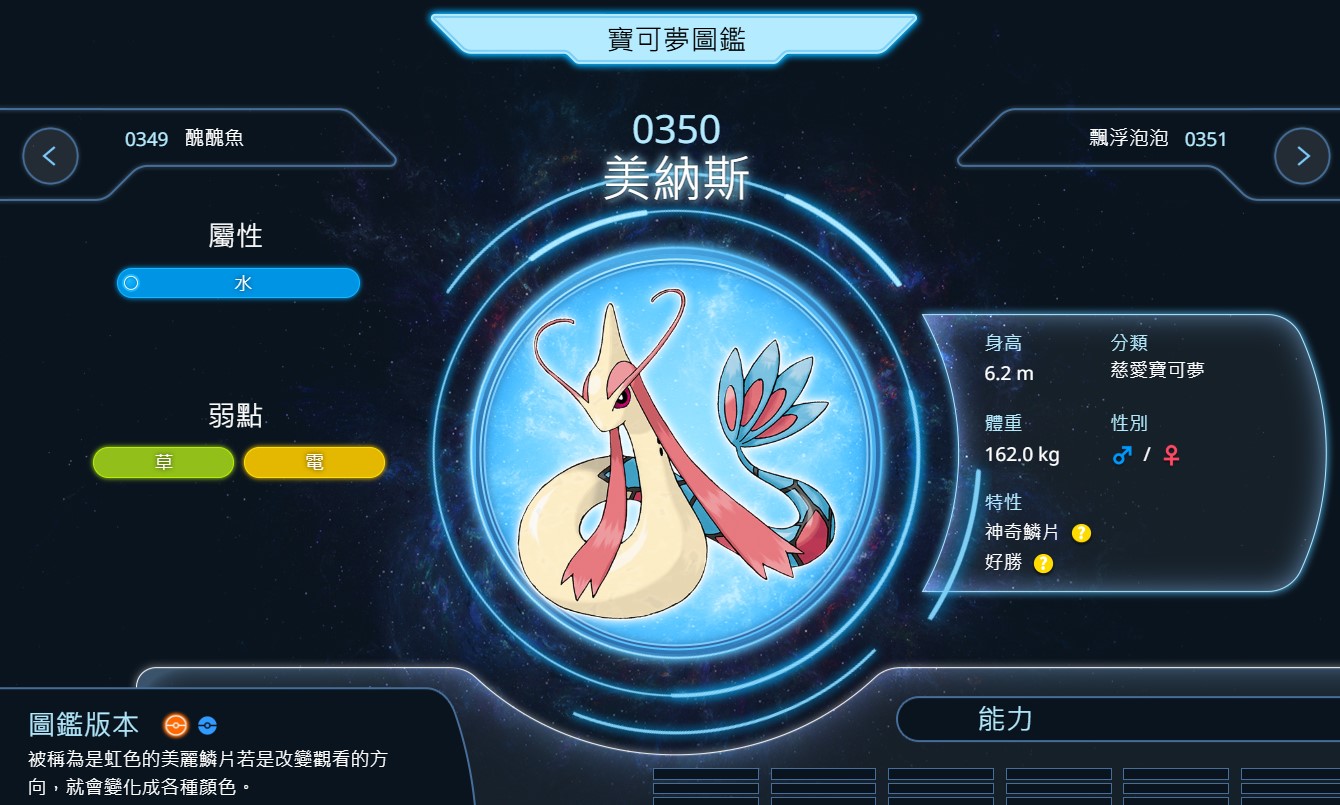Screen dimensions: 1340x805
Task: Switch to the orange Poké Ball version
Action: click(176, 725)
